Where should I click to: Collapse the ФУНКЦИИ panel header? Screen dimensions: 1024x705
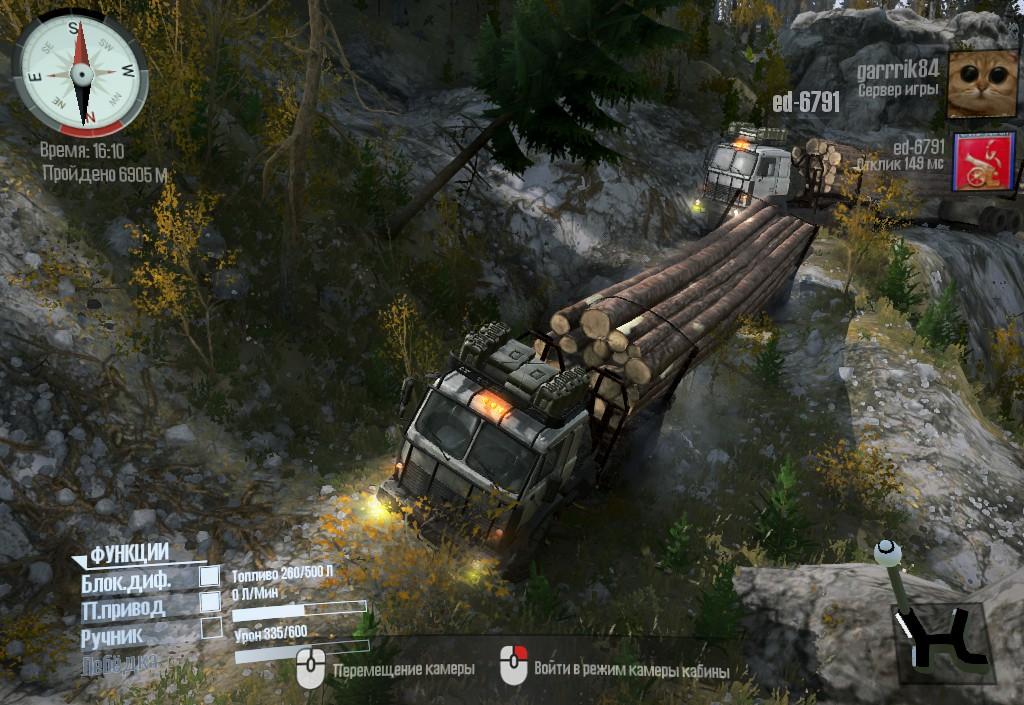point(127,554)
